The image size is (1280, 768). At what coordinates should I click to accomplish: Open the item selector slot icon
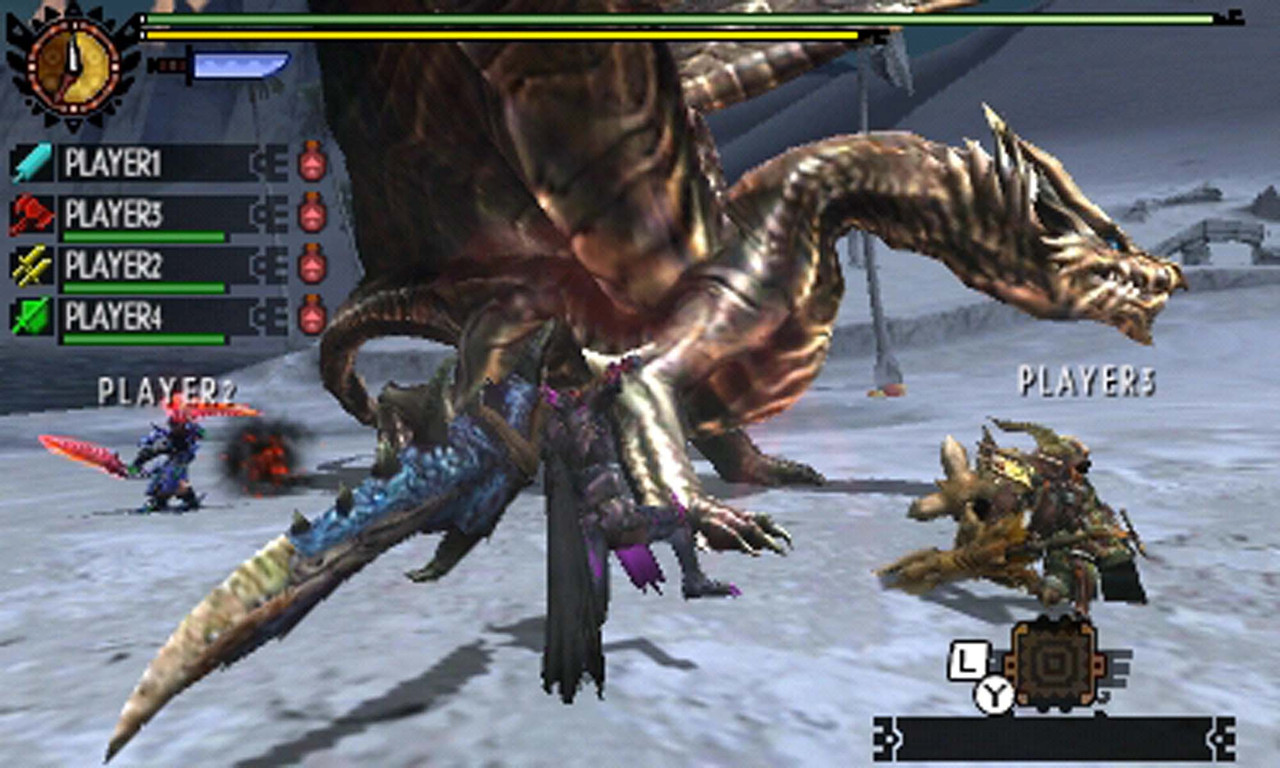[1054, 662]
